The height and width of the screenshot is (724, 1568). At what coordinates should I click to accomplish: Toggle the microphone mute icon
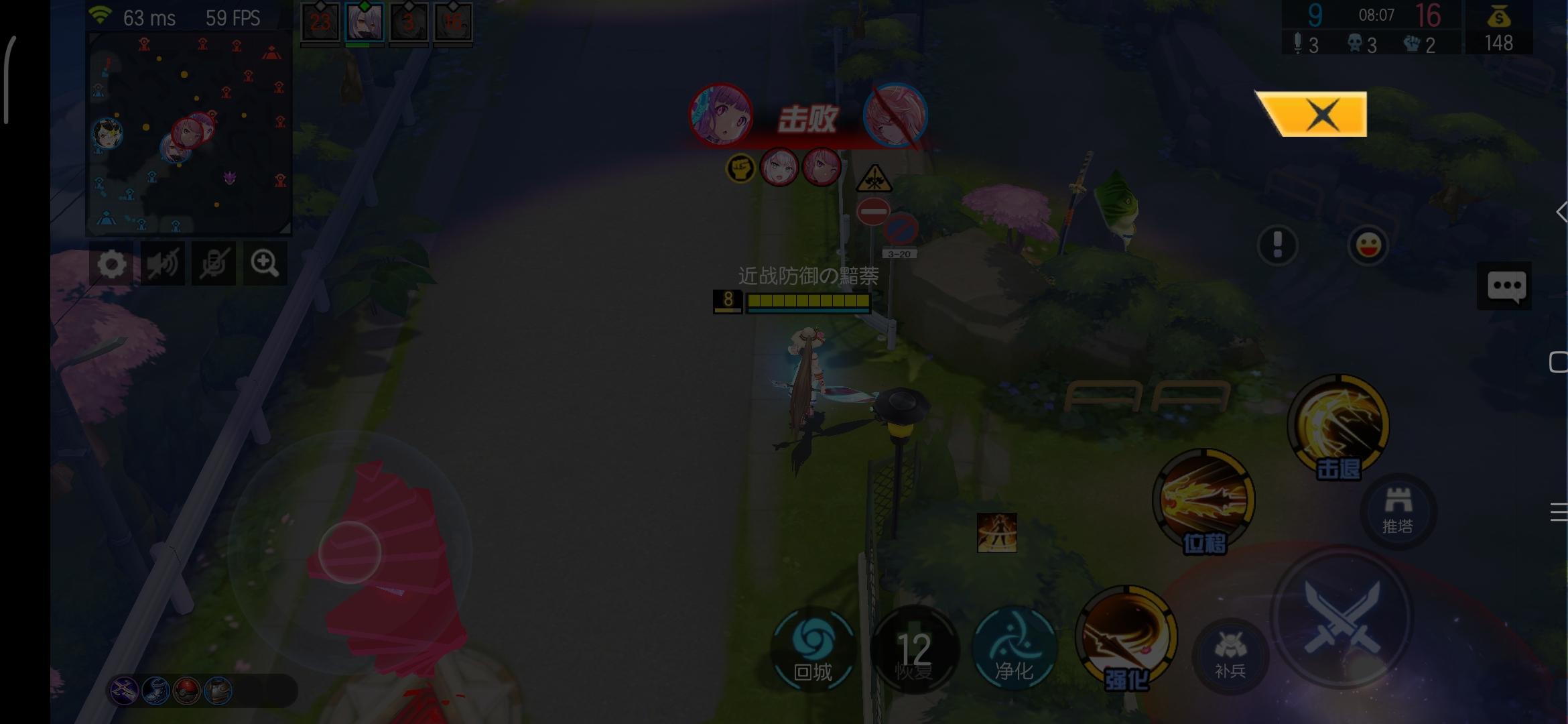pyautogui.click(x=214, y=263)
